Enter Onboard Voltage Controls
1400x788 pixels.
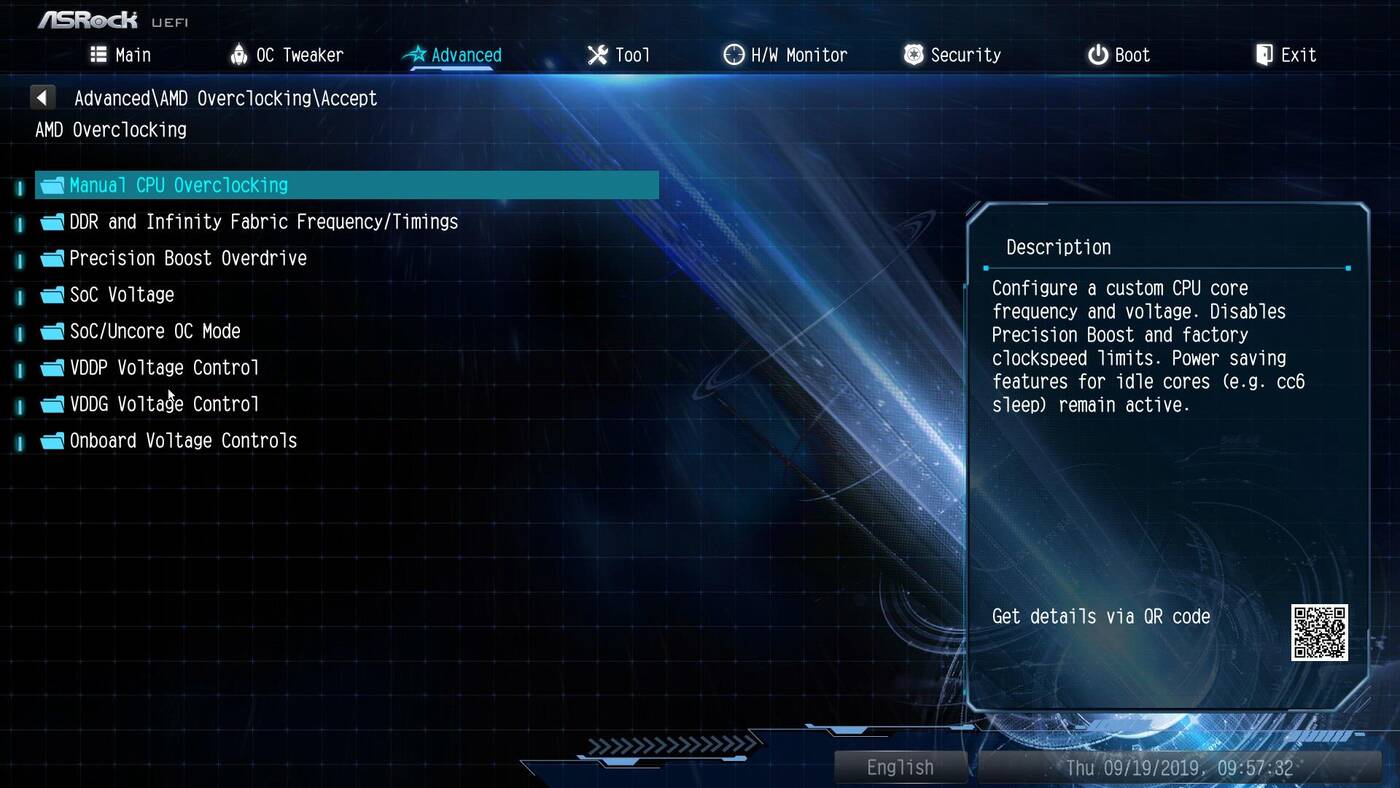point(182,441)
